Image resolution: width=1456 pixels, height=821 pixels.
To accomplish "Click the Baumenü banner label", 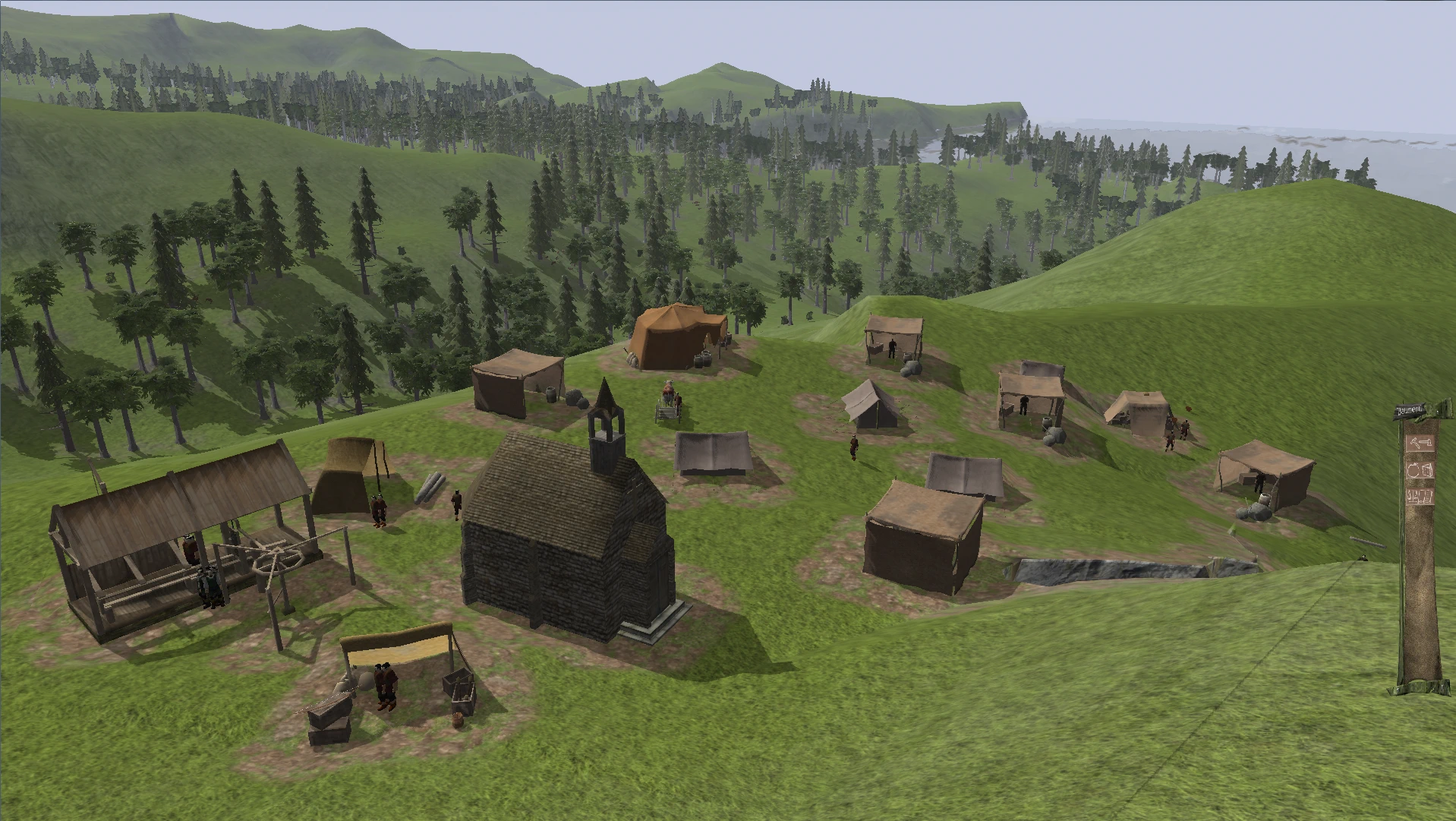I will tap(1410, 412).
